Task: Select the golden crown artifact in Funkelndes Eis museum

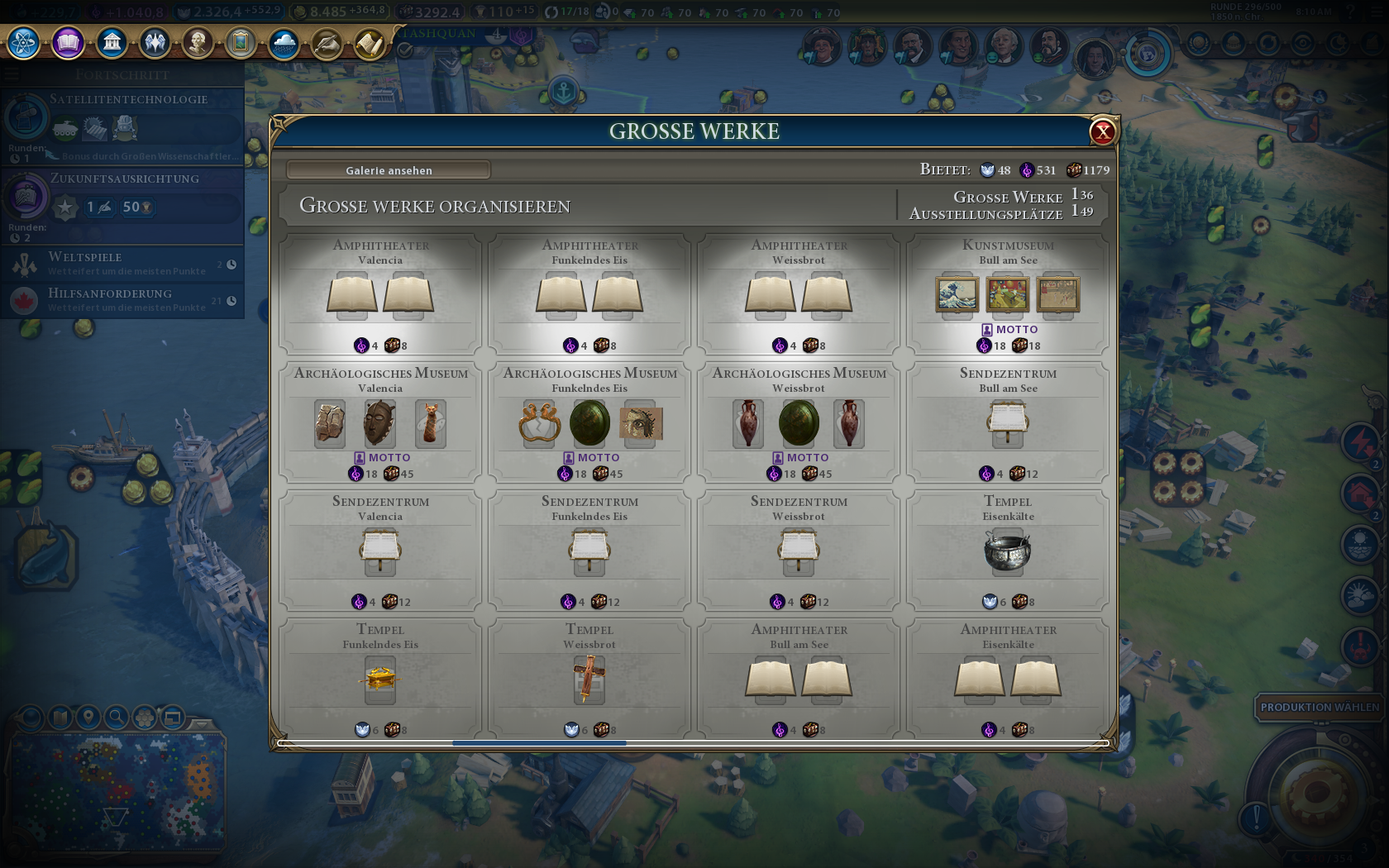Action: pos(539,422)
